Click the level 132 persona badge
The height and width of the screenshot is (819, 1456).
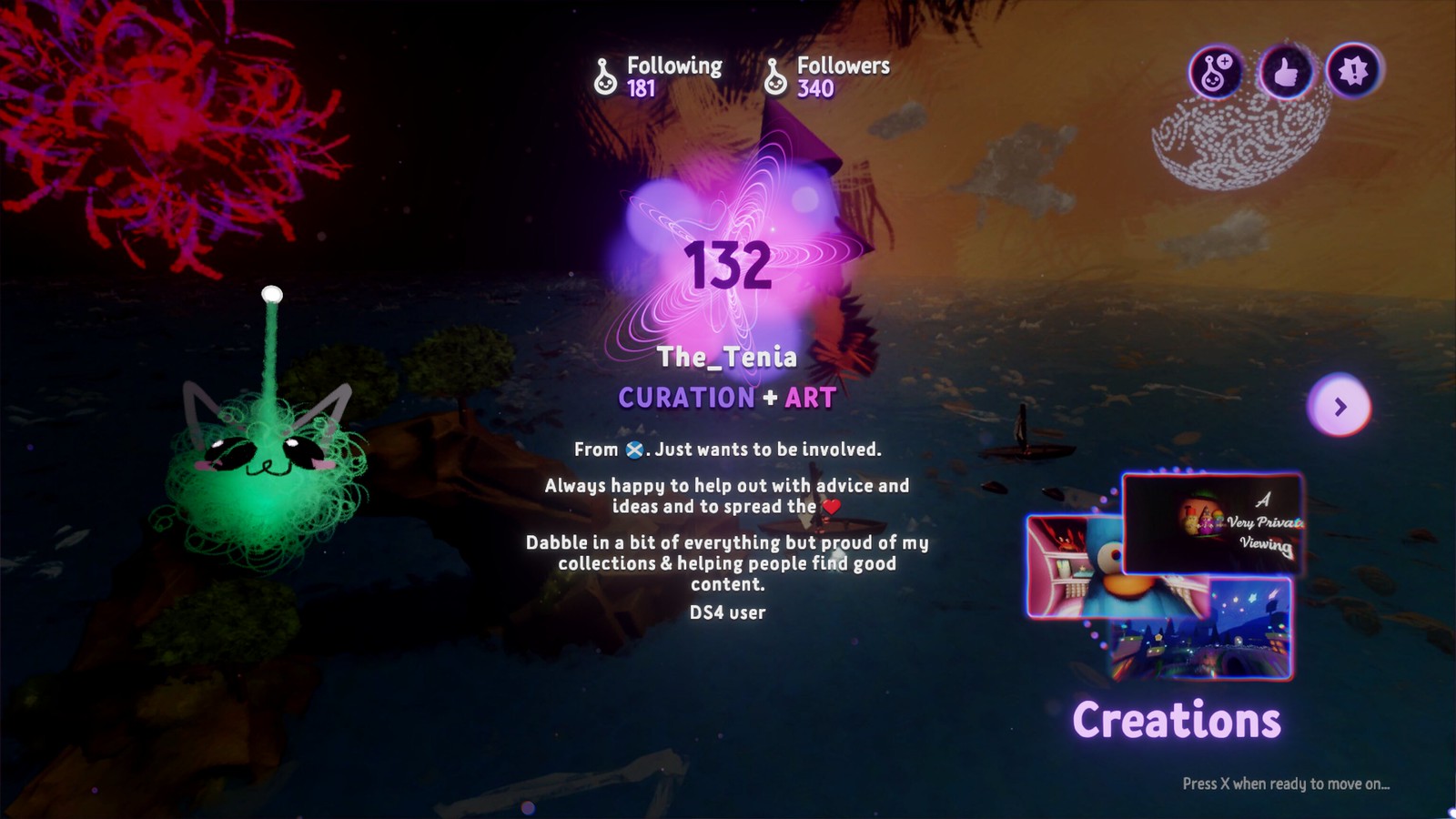[728, 266]
